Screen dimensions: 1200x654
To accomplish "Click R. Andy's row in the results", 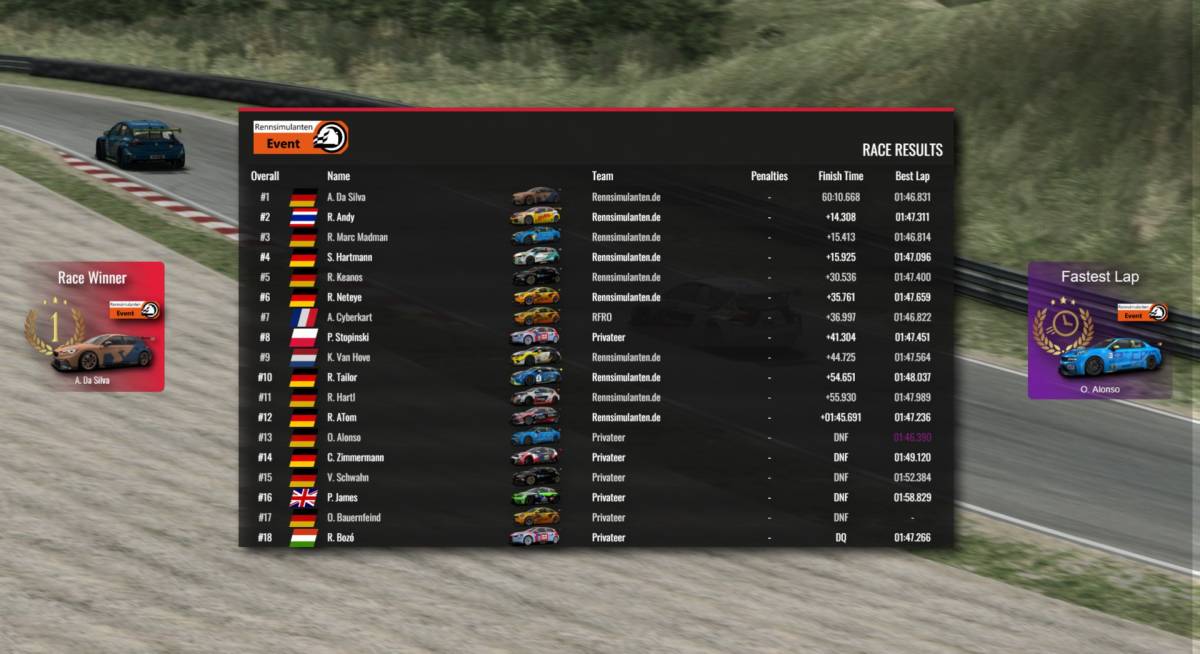I will (596, 217).
